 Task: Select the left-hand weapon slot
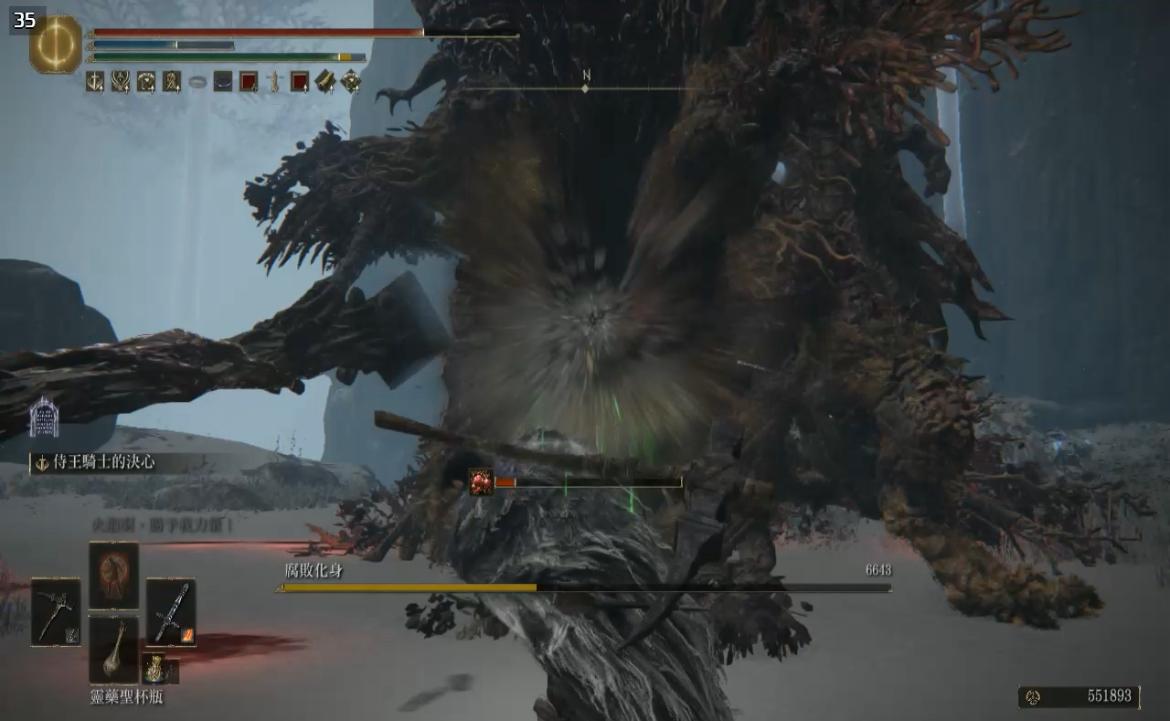[x=56, y=611]
